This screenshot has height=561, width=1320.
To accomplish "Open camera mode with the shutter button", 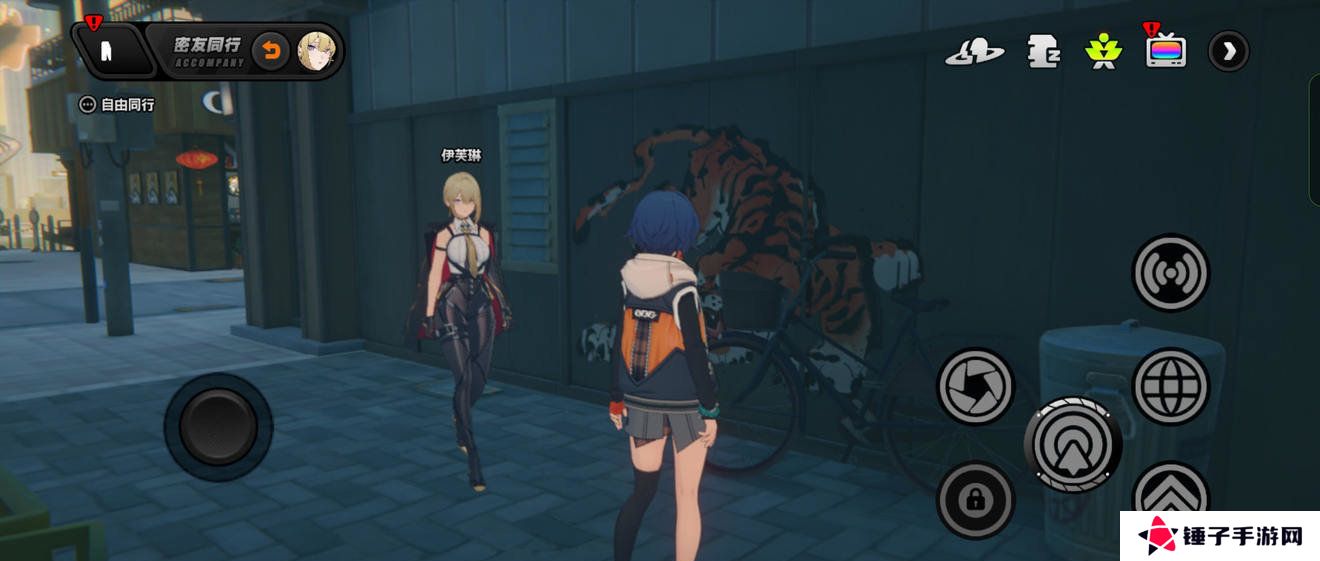I will (x=975, y=386).
